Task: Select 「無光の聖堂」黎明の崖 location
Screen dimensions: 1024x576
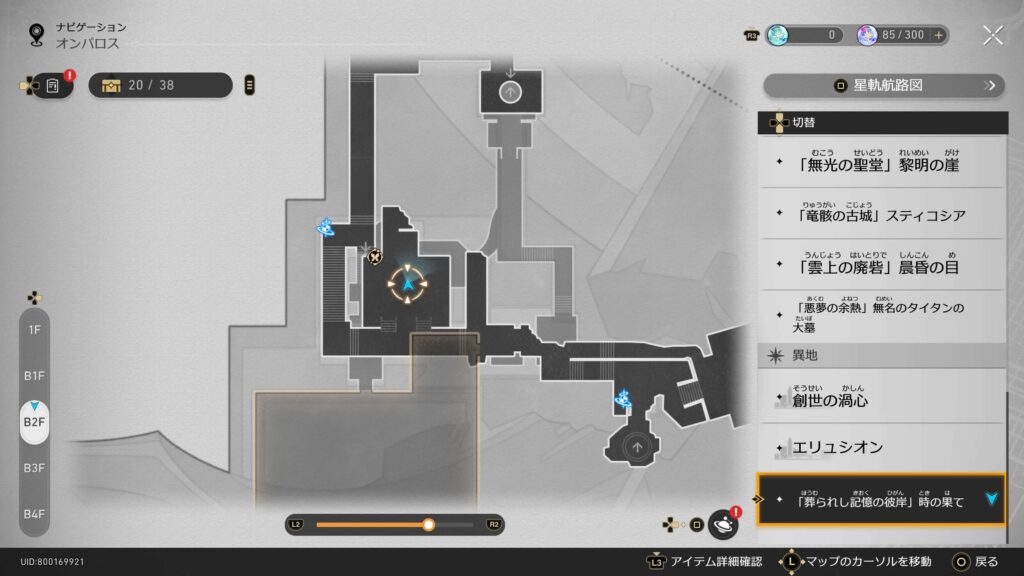Action: 880,162
